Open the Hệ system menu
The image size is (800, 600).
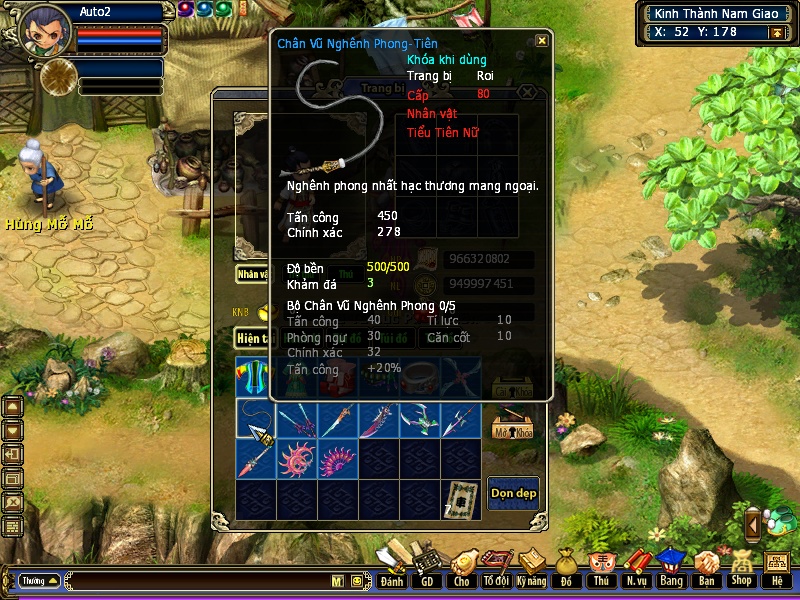pos(776,570)
